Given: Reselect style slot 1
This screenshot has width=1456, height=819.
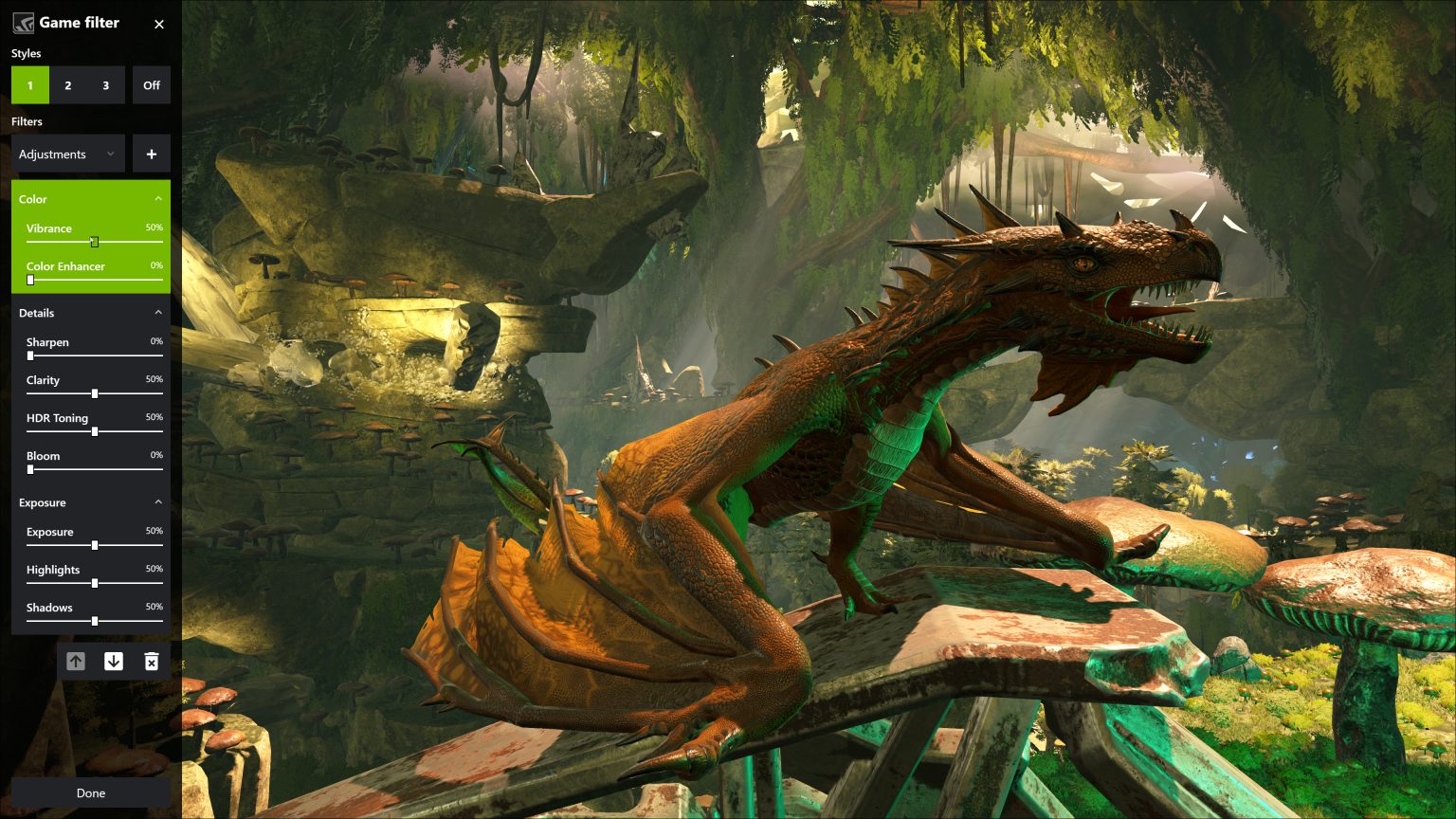Looking at the screenshot, I should point(29,84).
